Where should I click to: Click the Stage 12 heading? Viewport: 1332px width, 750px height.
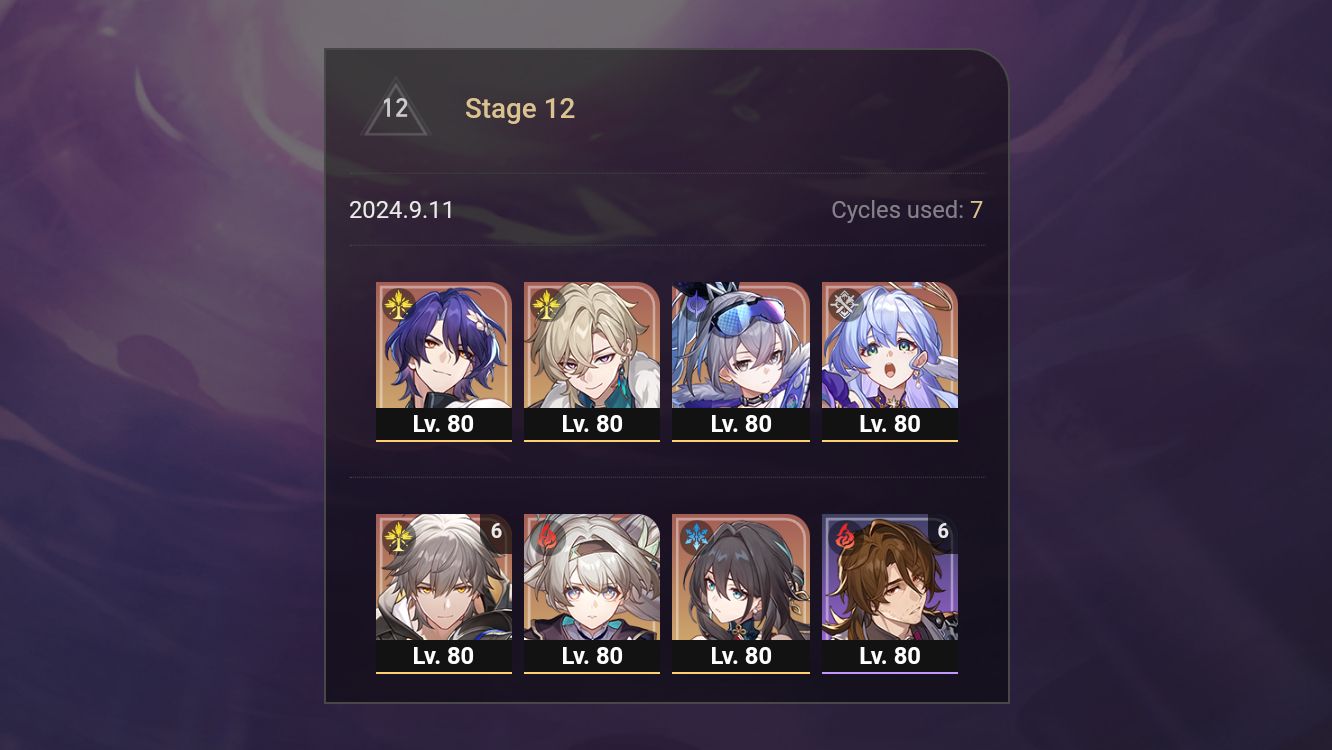[x=520, y=108]
